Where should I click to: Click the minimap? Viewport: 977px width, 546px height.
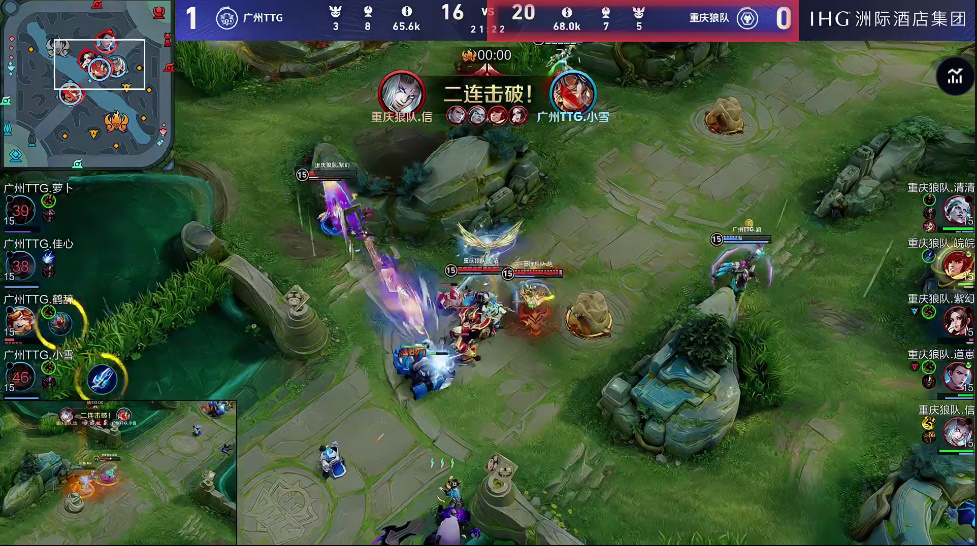click(x=85, y=84)
